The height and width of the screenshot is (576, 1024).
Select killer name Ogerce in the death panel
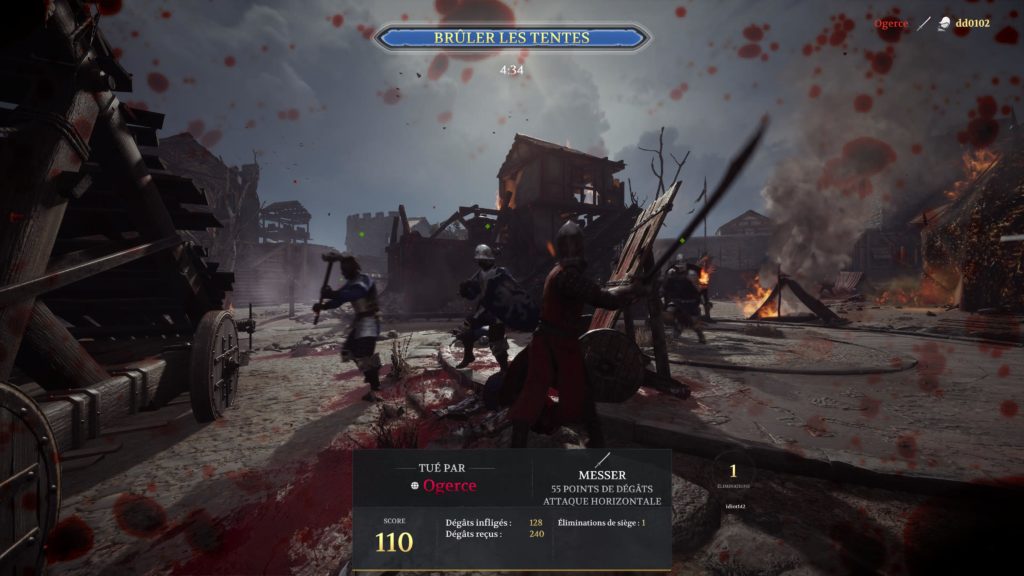coord(449,486)
